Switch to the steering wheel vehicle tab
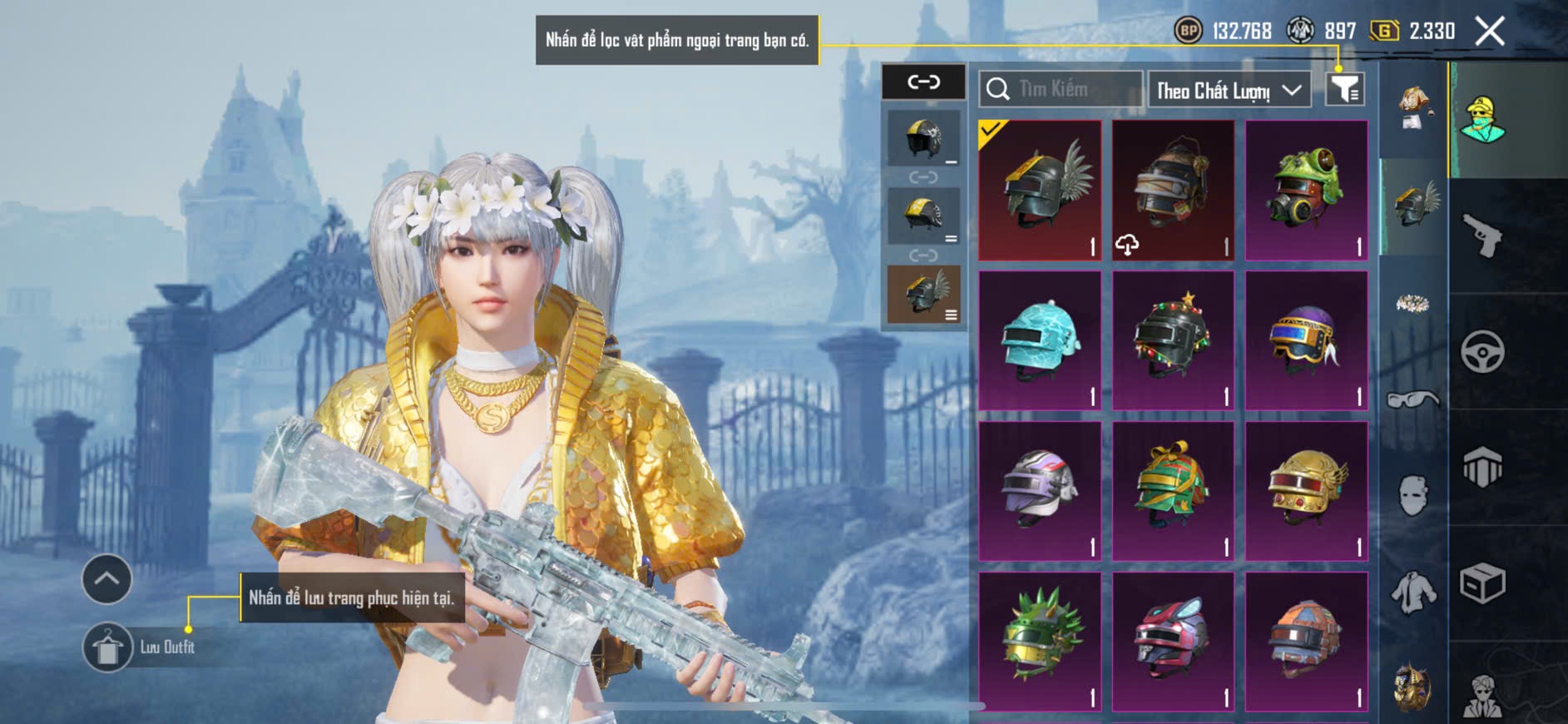This screenshot has width=1568, height=724. 1482,352
